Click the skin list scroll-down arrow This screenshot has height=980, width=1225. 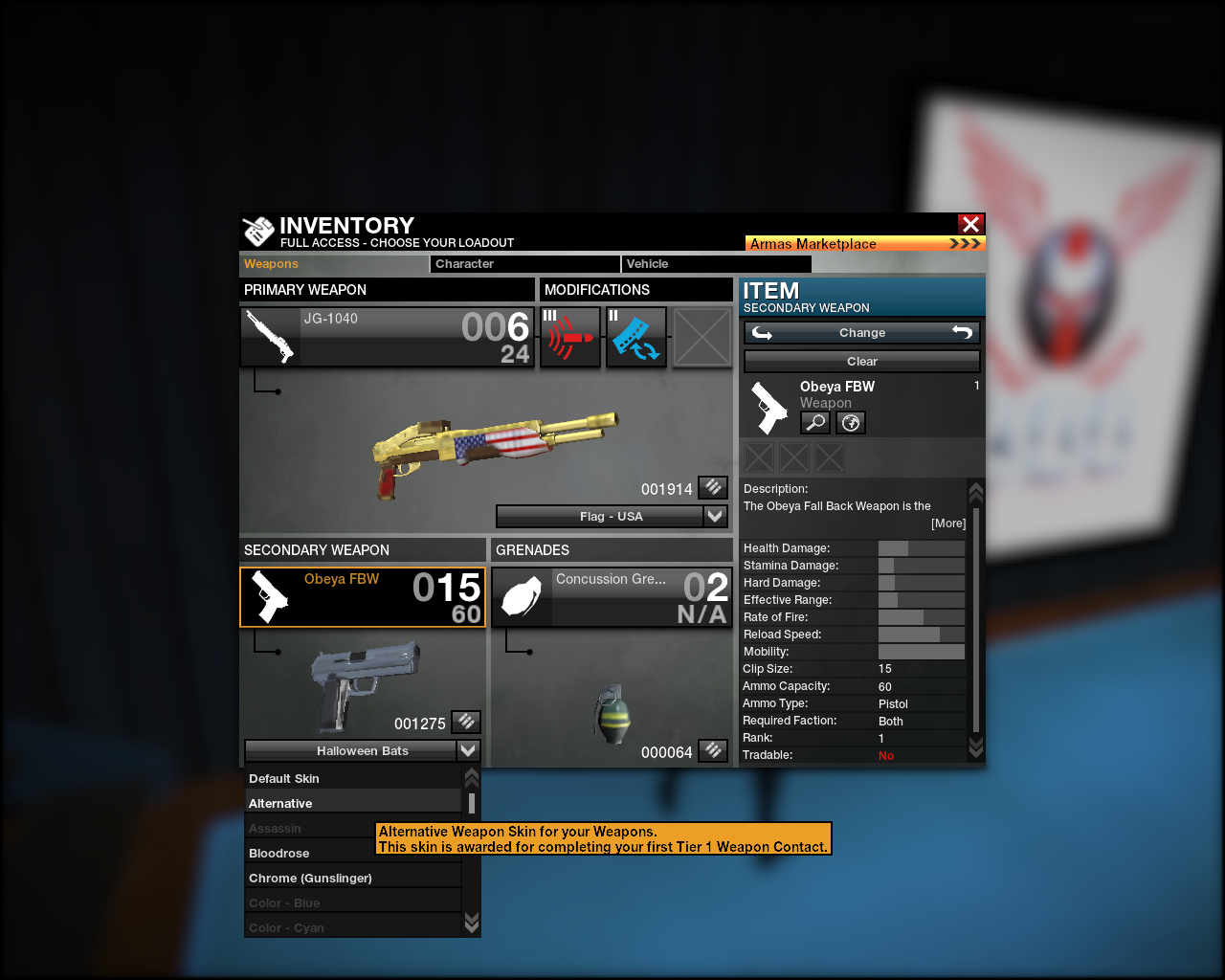click(471, 923)
